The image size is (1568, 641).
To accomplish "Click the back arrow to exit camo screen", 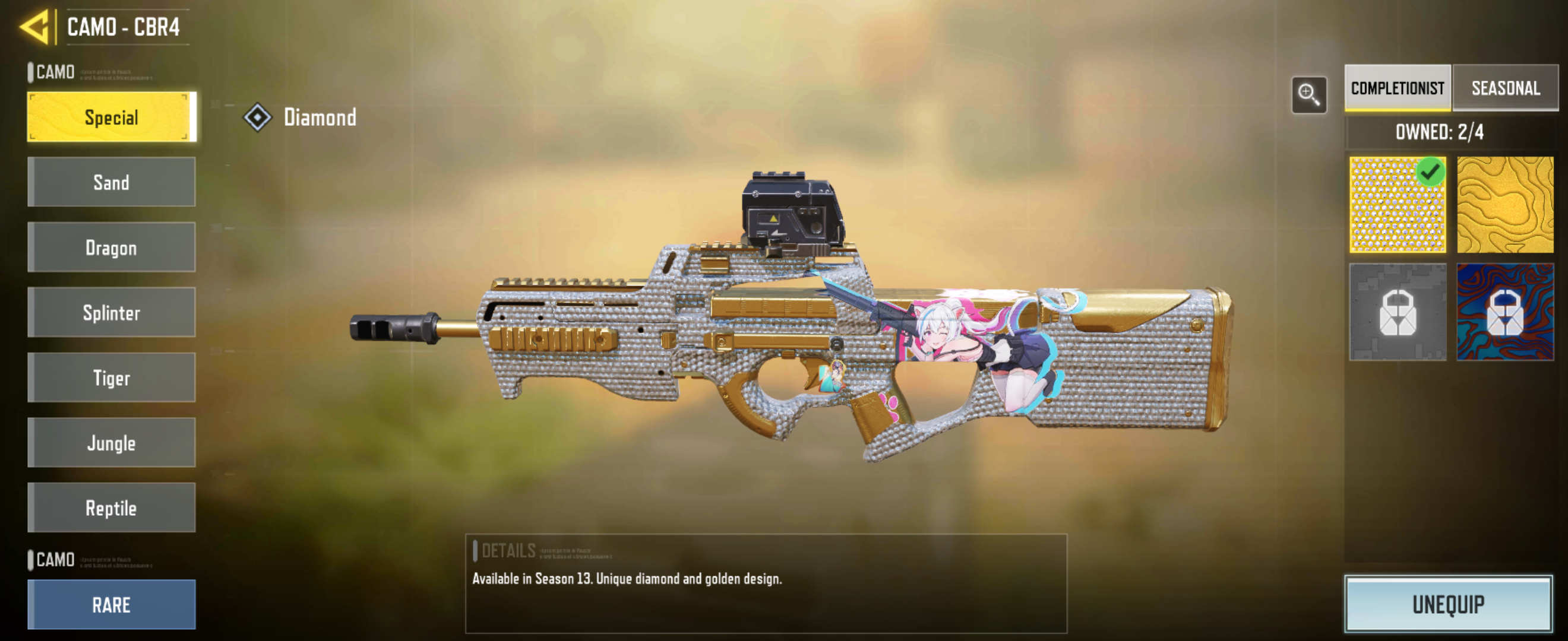I will [33, 27].
